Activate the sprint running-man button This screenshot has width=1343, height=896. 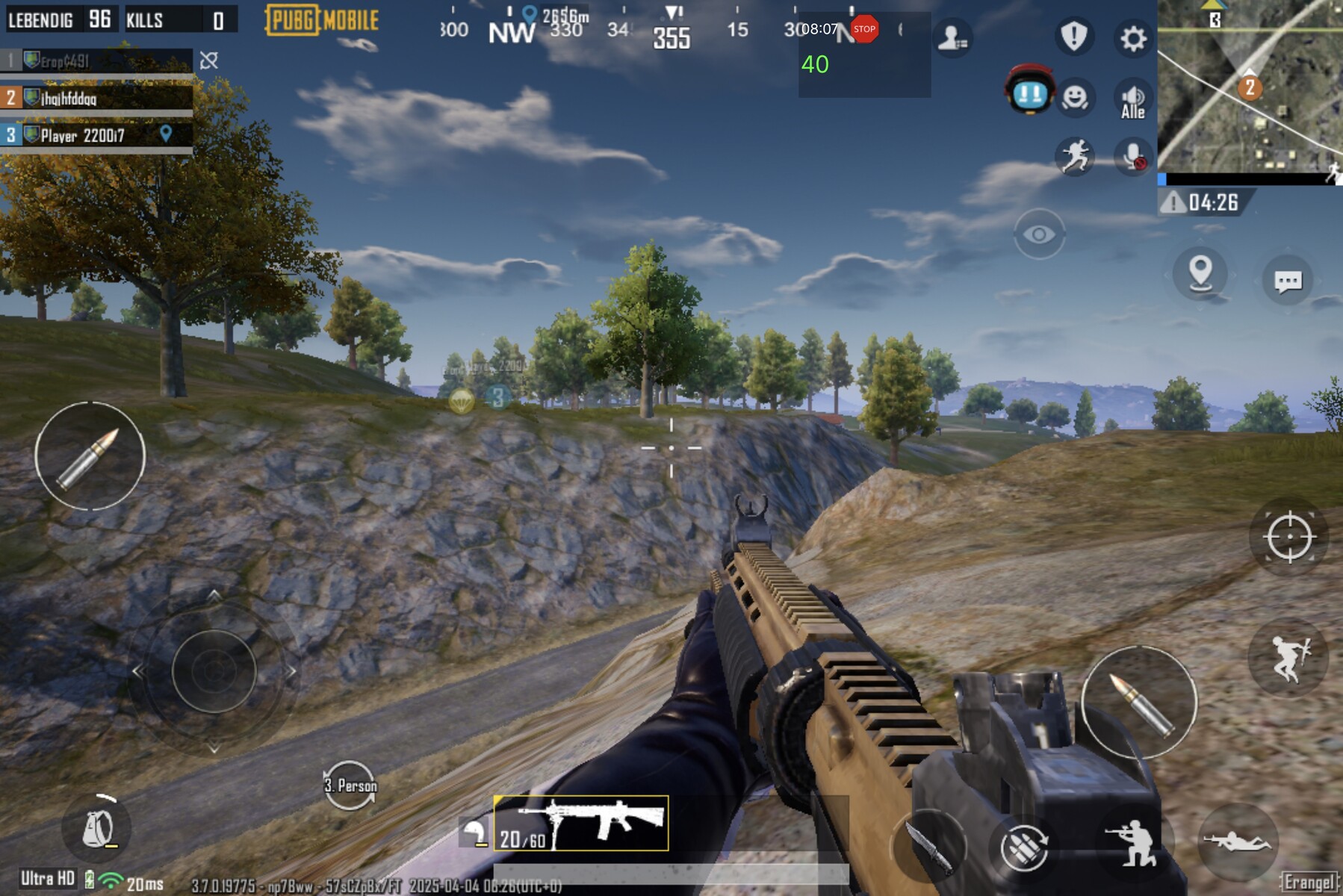click(x=1074, y=157)
